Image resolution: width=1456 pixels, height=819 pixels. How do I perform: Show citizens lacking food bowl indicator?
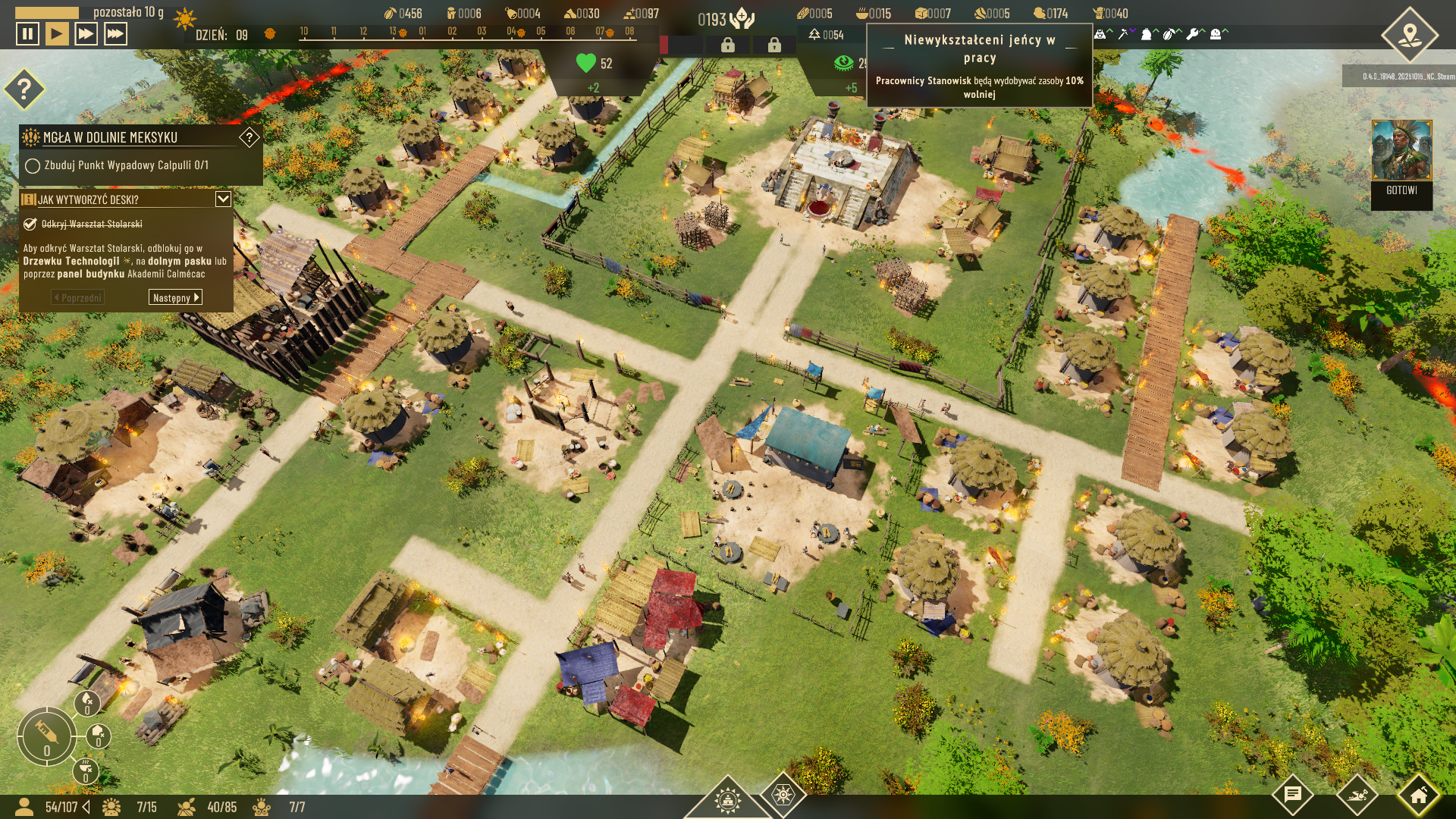click(x=86, y=770)
